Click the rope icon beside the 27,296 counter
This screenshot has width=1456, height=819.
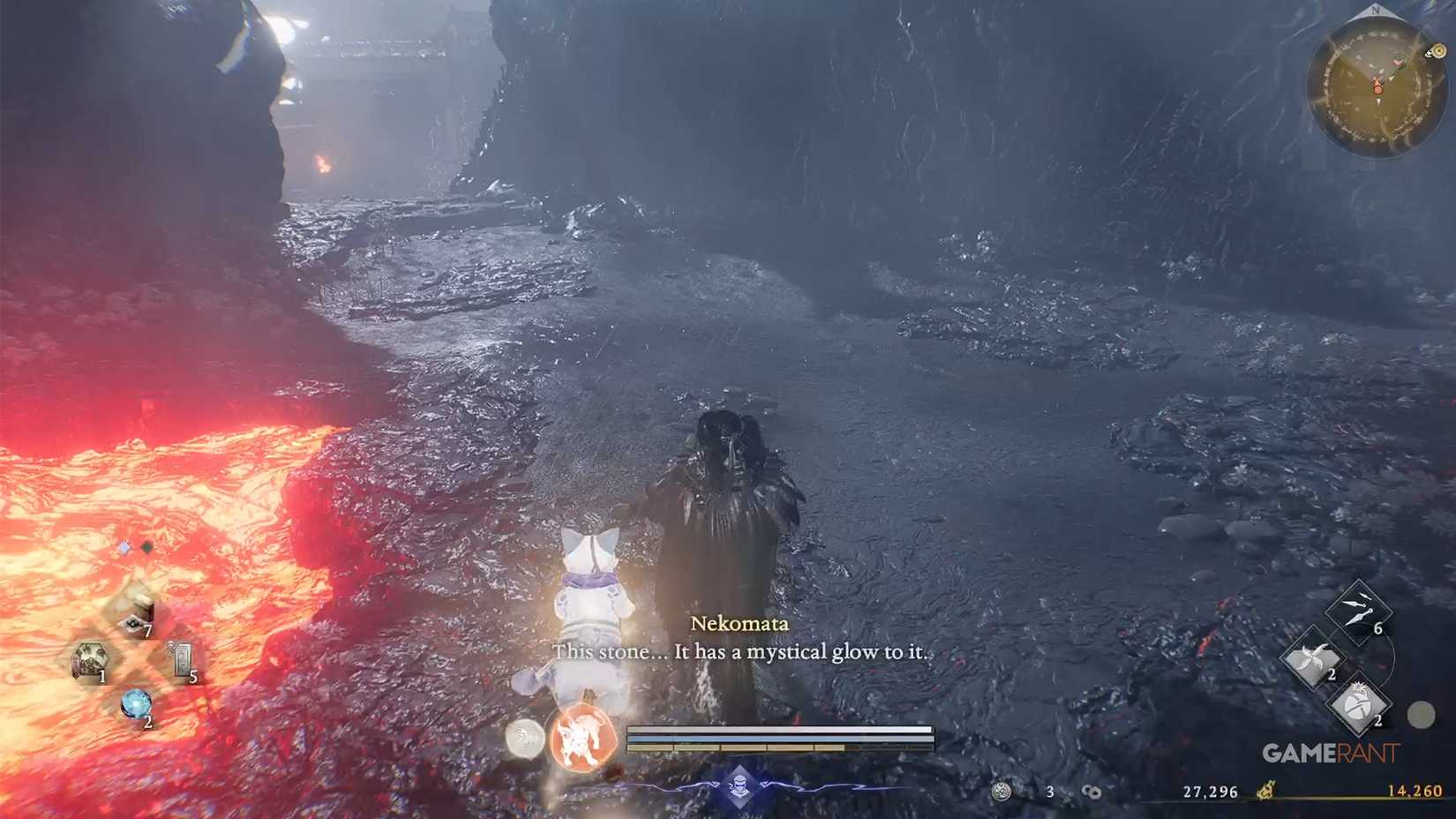[x=1092, y=791]
